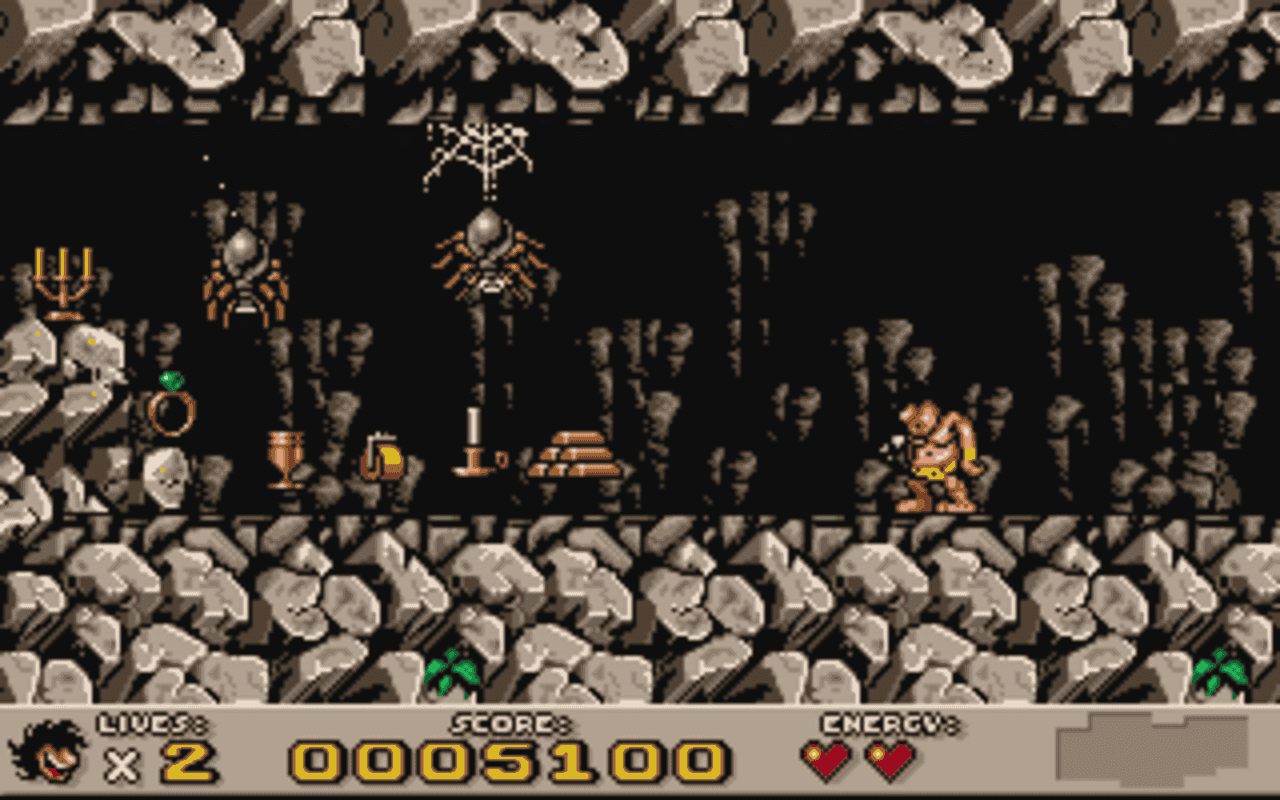Select the lit candle on its holder
1280x800 pixels.
pos(472,440)
